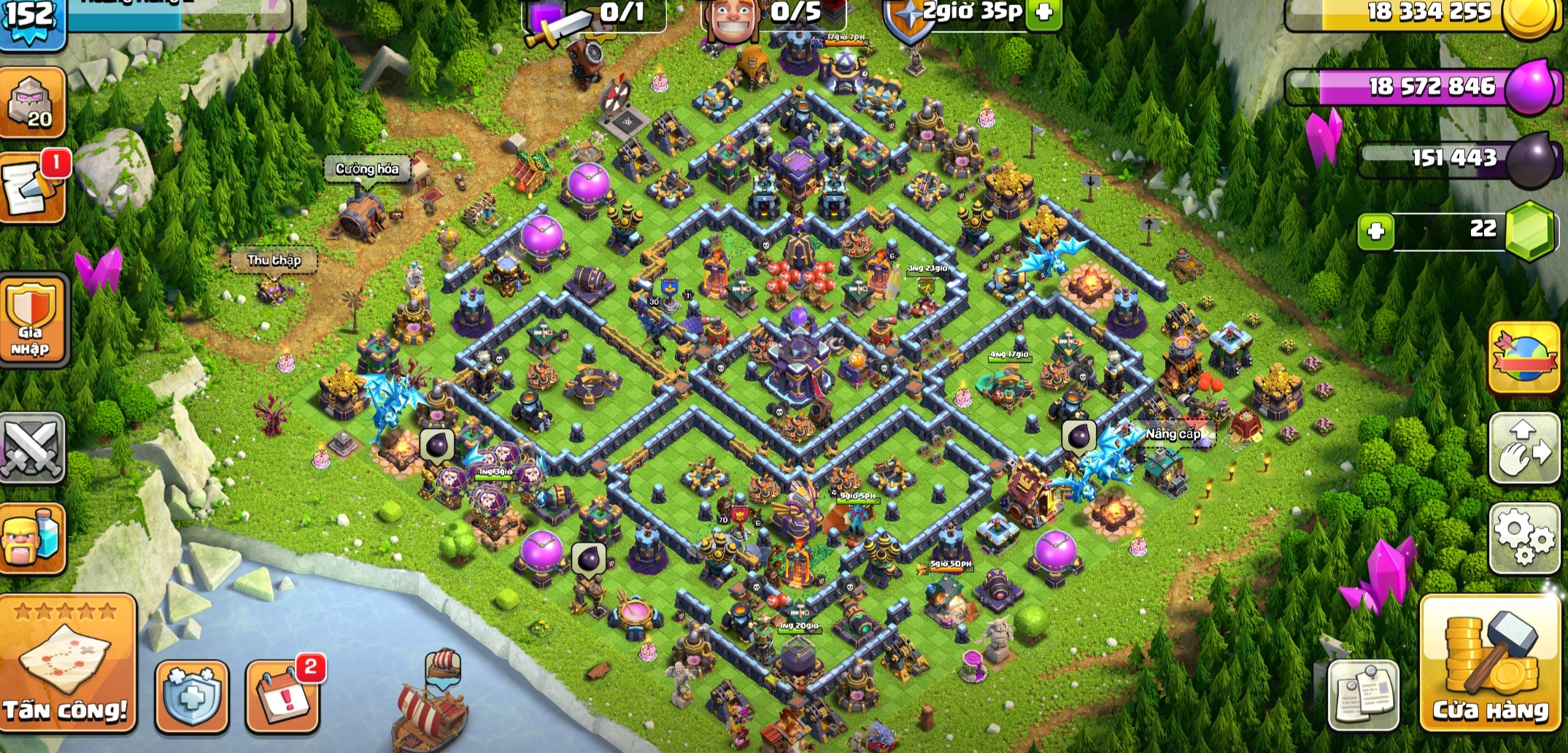Collect the Thu thập label bubble
The width and height of the screenshot is (1568, 753).
(274, 260)
